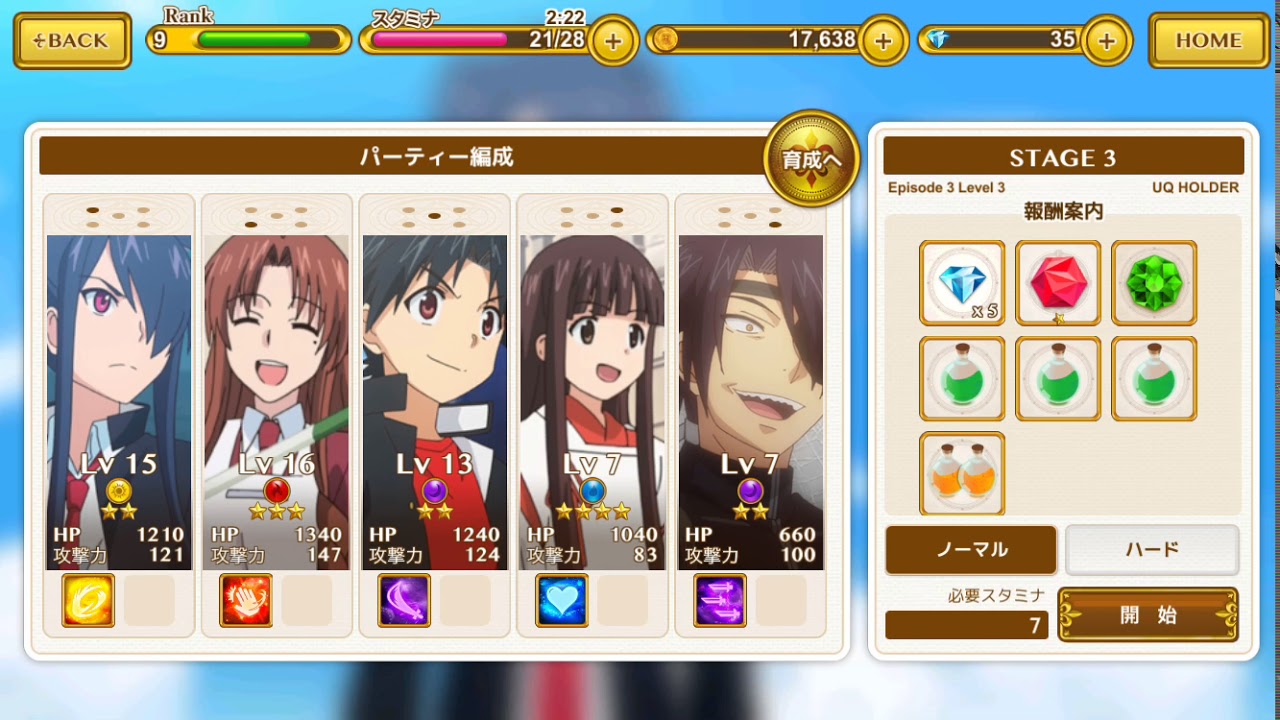
Task: Switch to ハード difficulty
Action: 1152,550
